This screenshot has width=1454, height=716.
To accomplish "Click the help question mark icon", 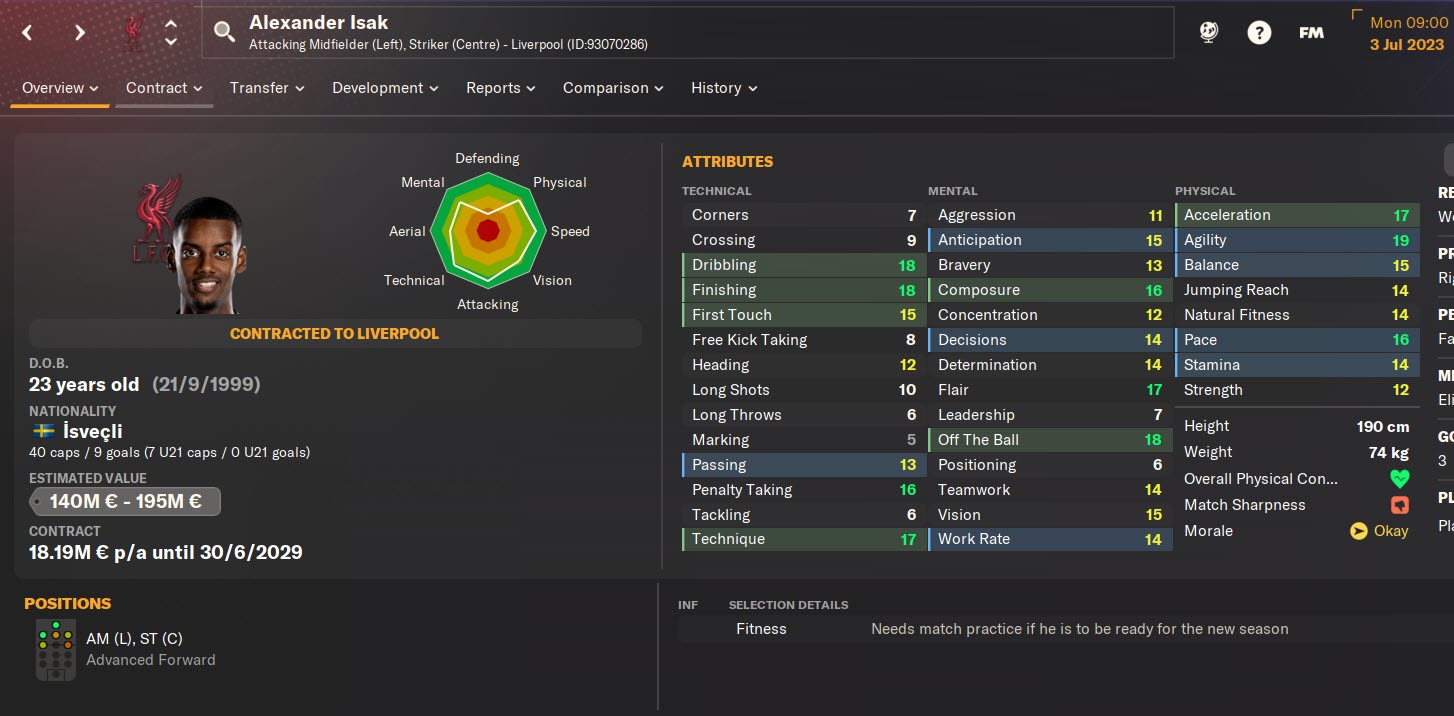I will 1259,32.
